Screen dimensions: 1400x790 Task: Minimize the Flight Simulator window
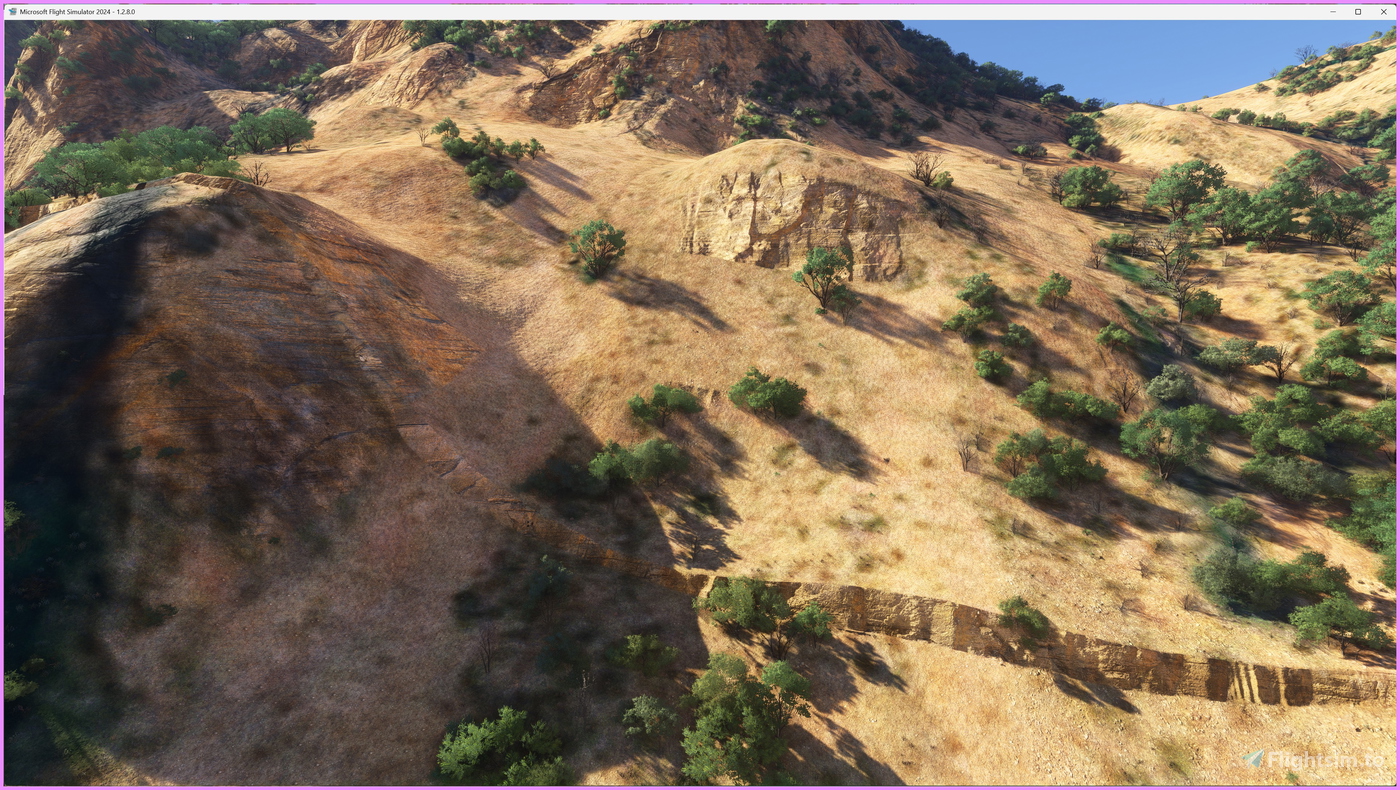coord(1331,10)
